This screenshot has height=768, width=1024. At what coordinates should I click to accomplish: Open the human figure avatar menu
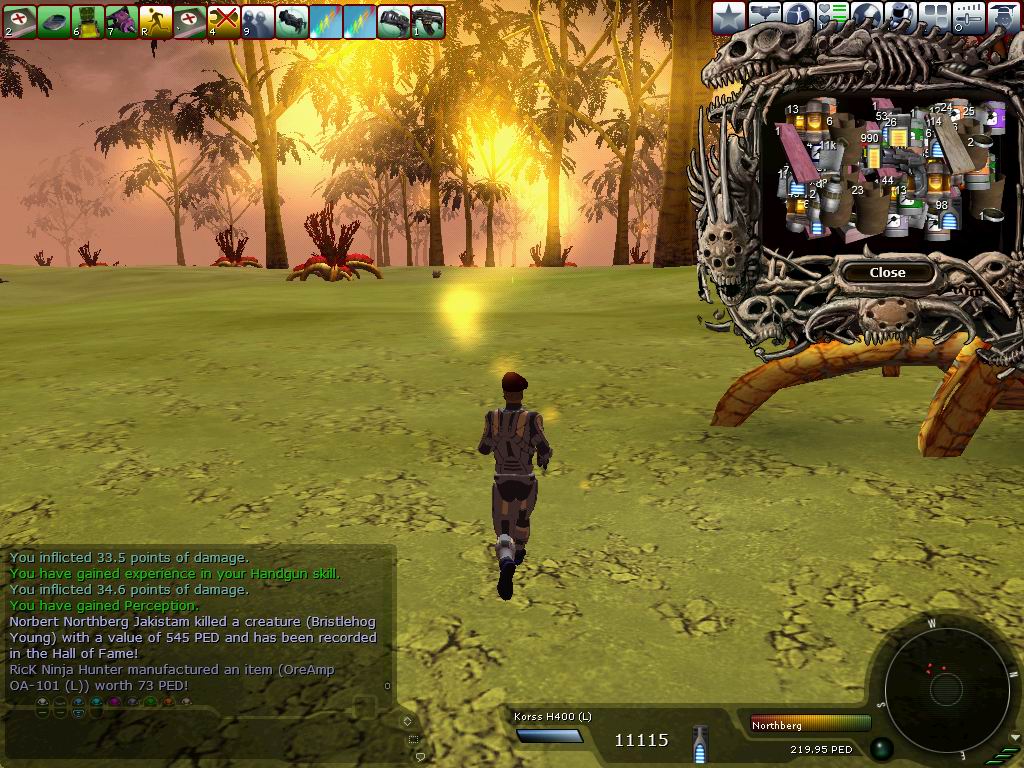tap(797, 17)
